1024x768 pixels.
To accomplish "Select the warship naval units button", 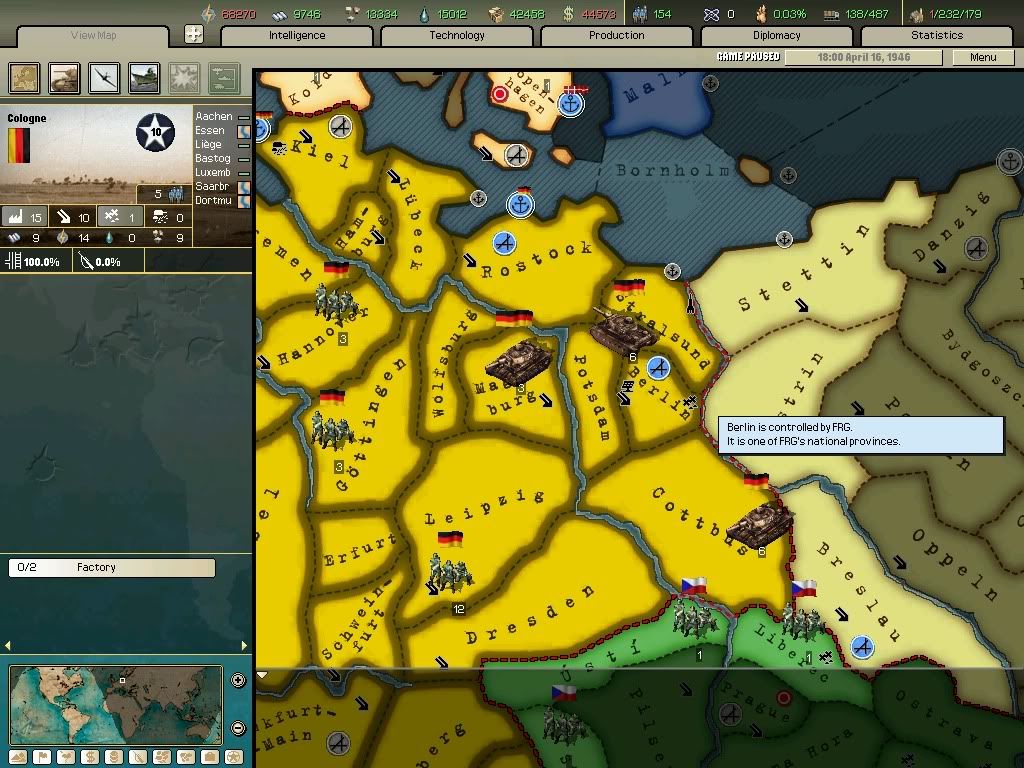I will (143, 77).
